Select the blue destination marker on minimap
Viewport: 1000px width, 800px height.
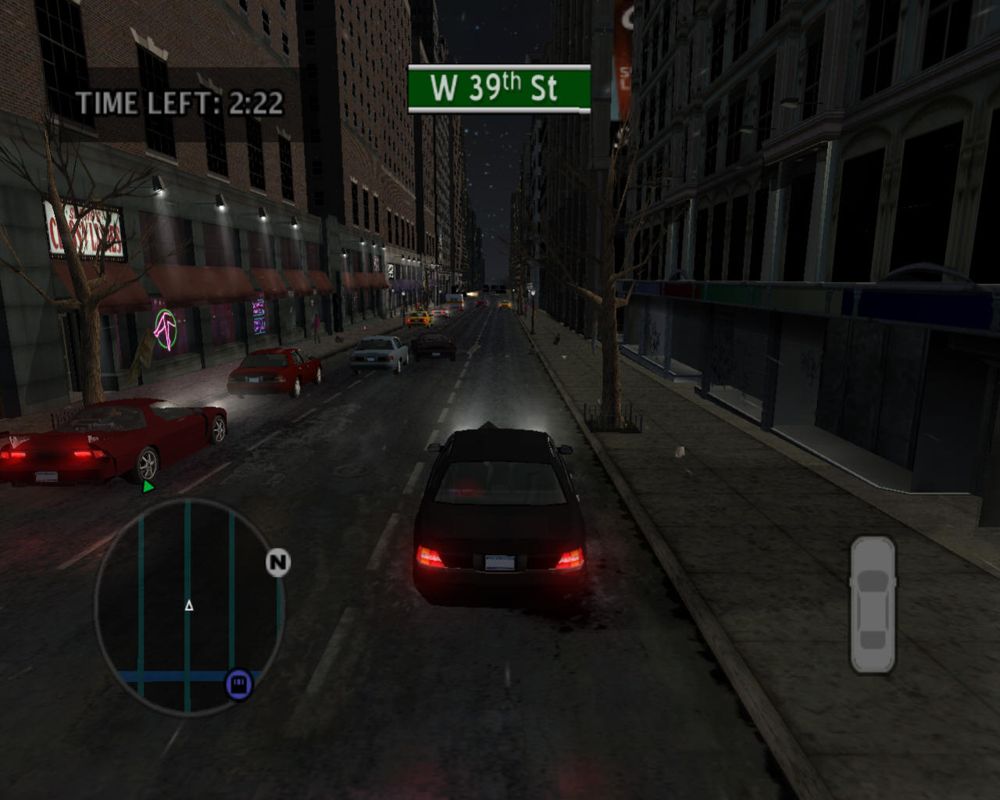click(239, 684)
